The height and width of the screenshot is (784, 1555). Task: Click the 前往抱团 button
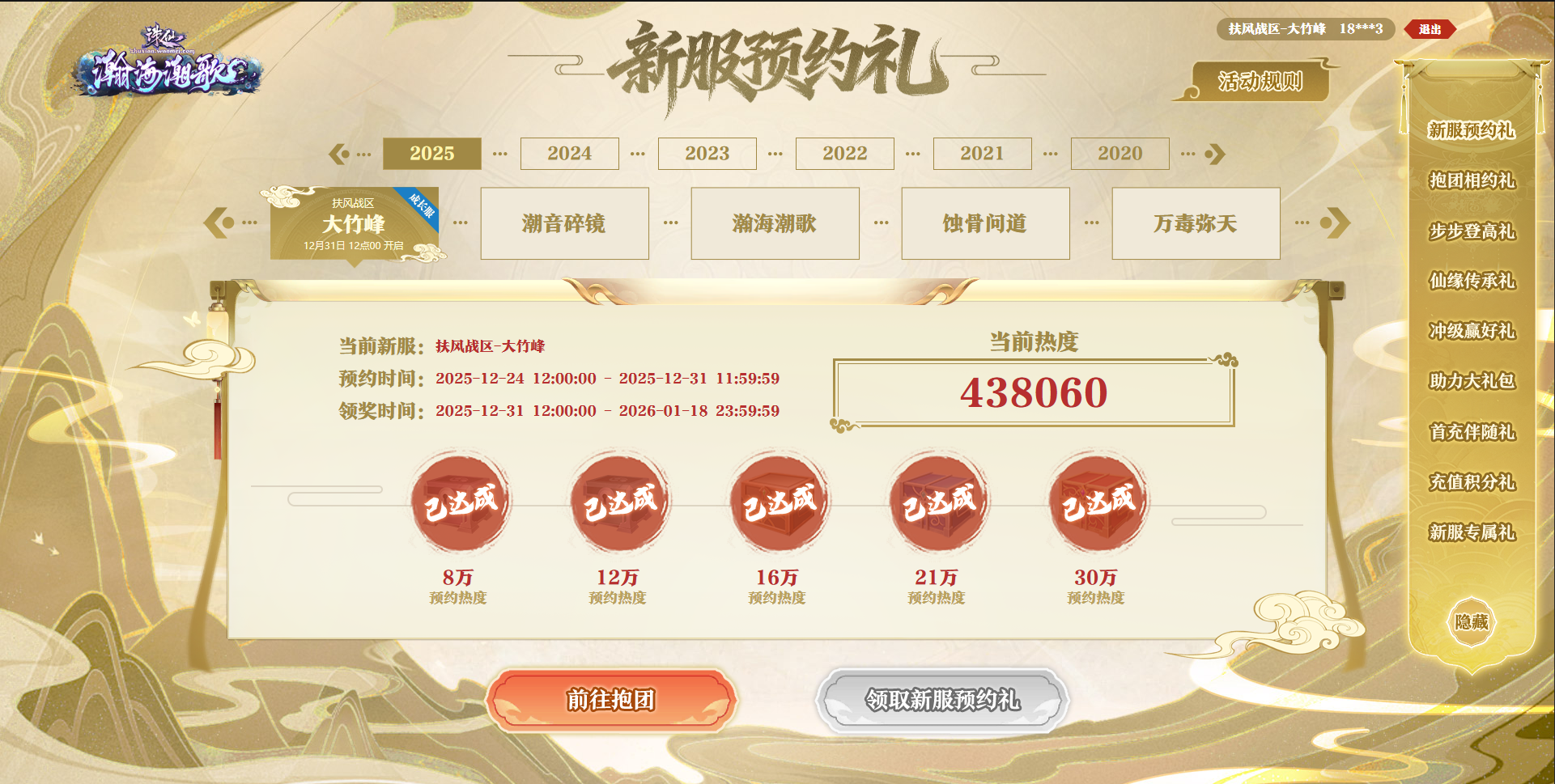613,701
